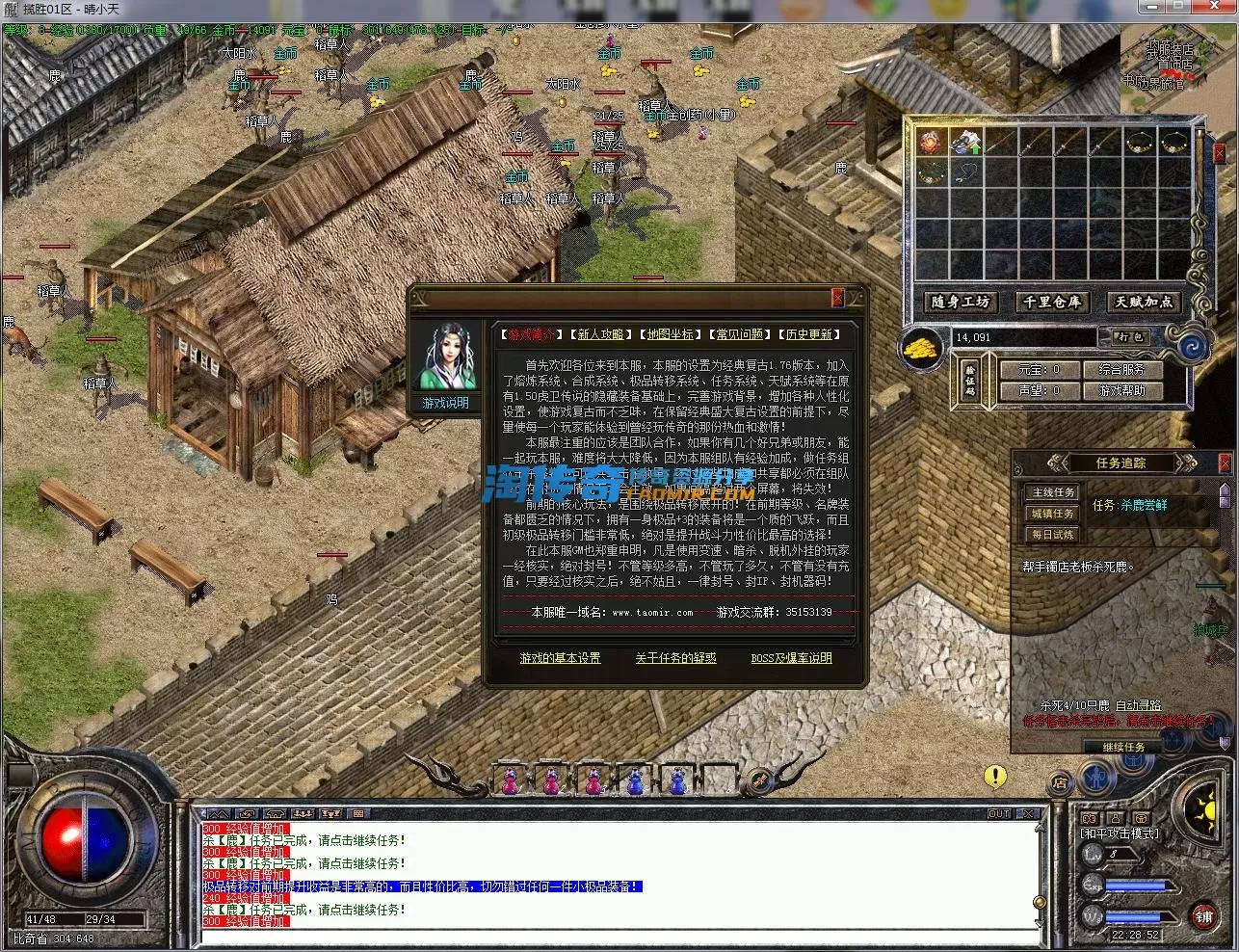Click the 关于任务的疑惑 link
This screenshot has width=1239, height=952.
(675, 658)
